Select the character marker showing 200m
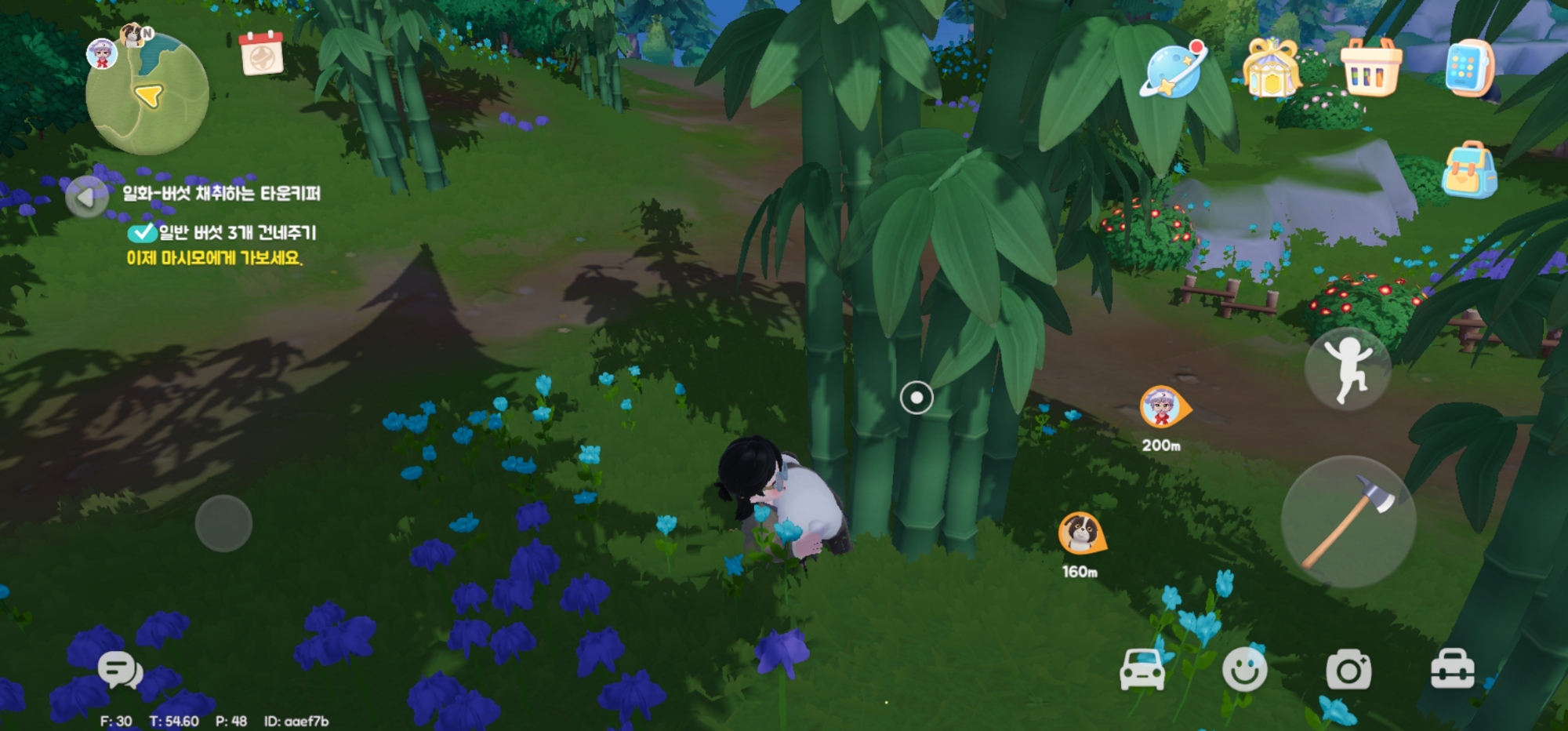The height and width of the screenshot is (731, 1568). click(1163, 406)
